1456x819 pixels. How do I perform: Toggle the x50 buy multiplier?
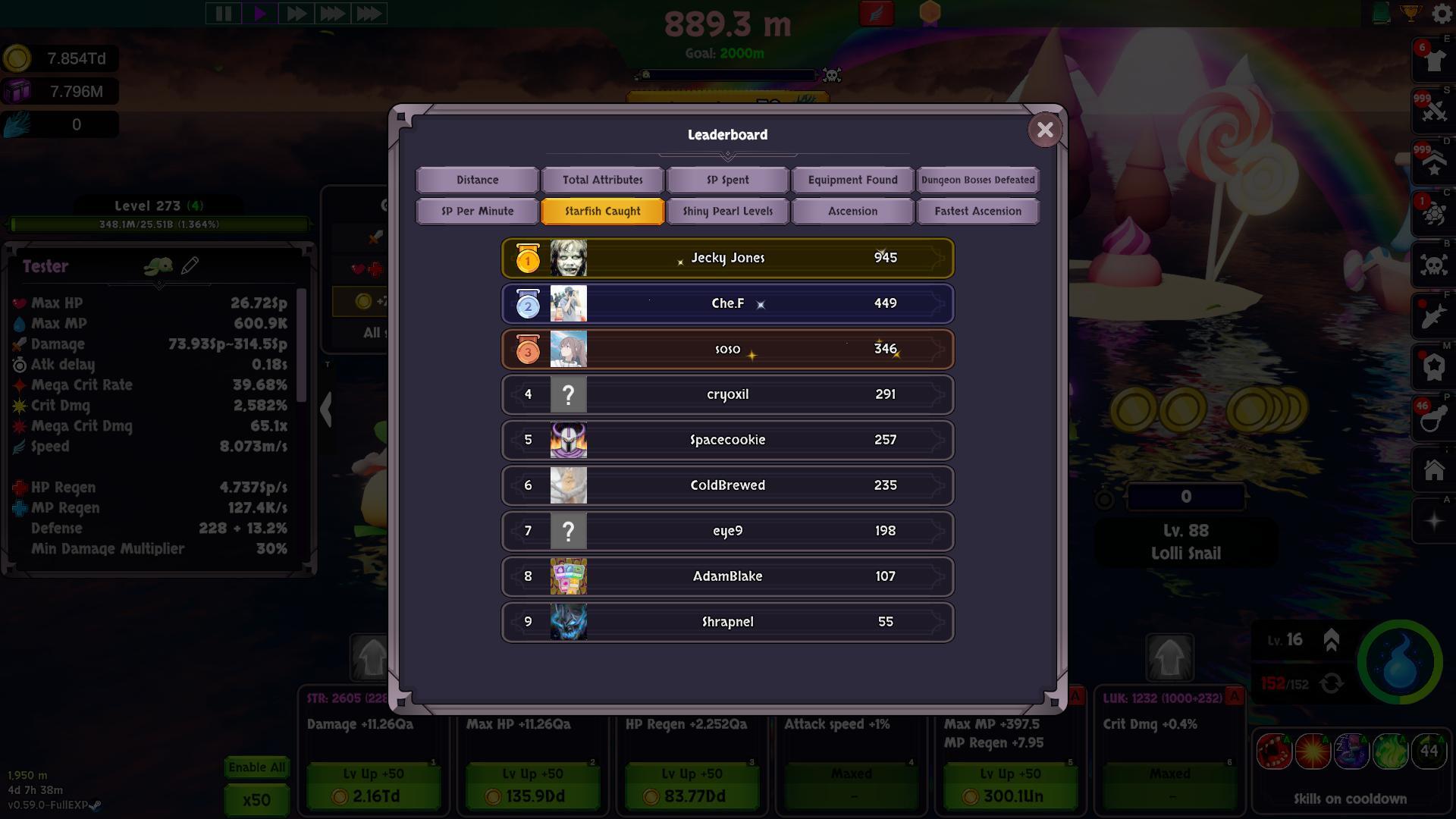point(256,799)
